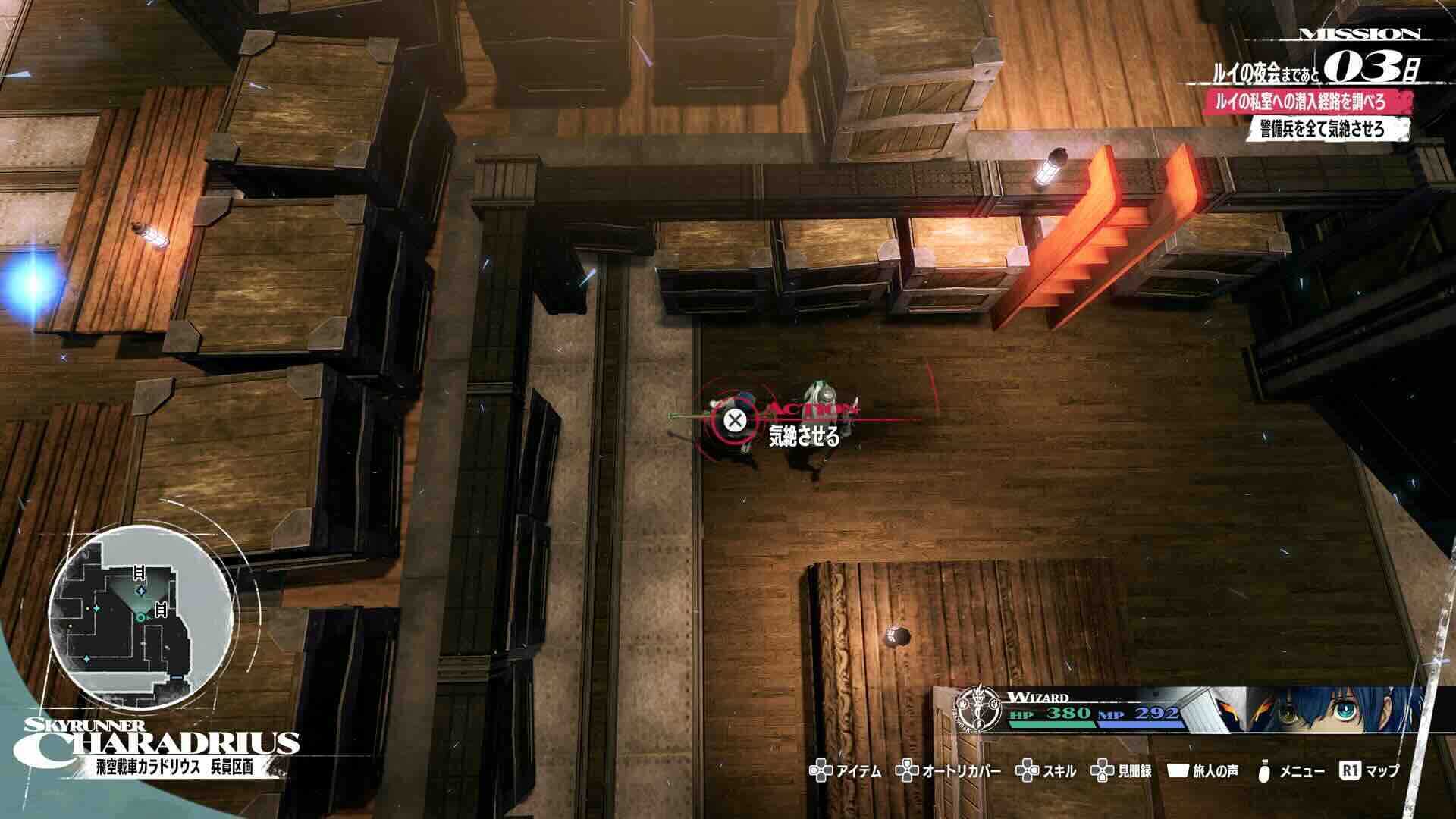The image size is (1456, 819).
Task: Click the メニュー options-button icon
Action: click(x=1263, y=770)
